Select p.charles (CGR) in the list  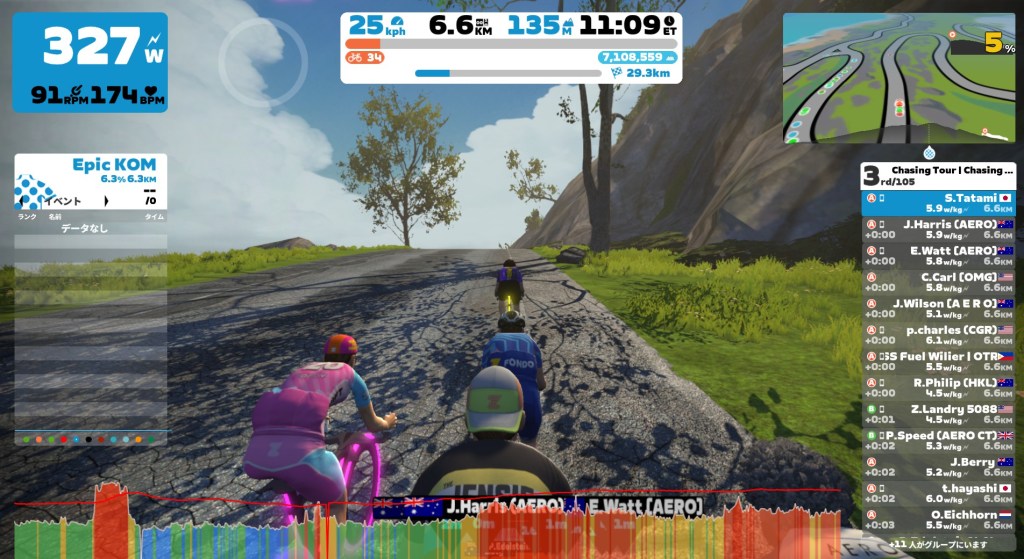click(938, 333)
